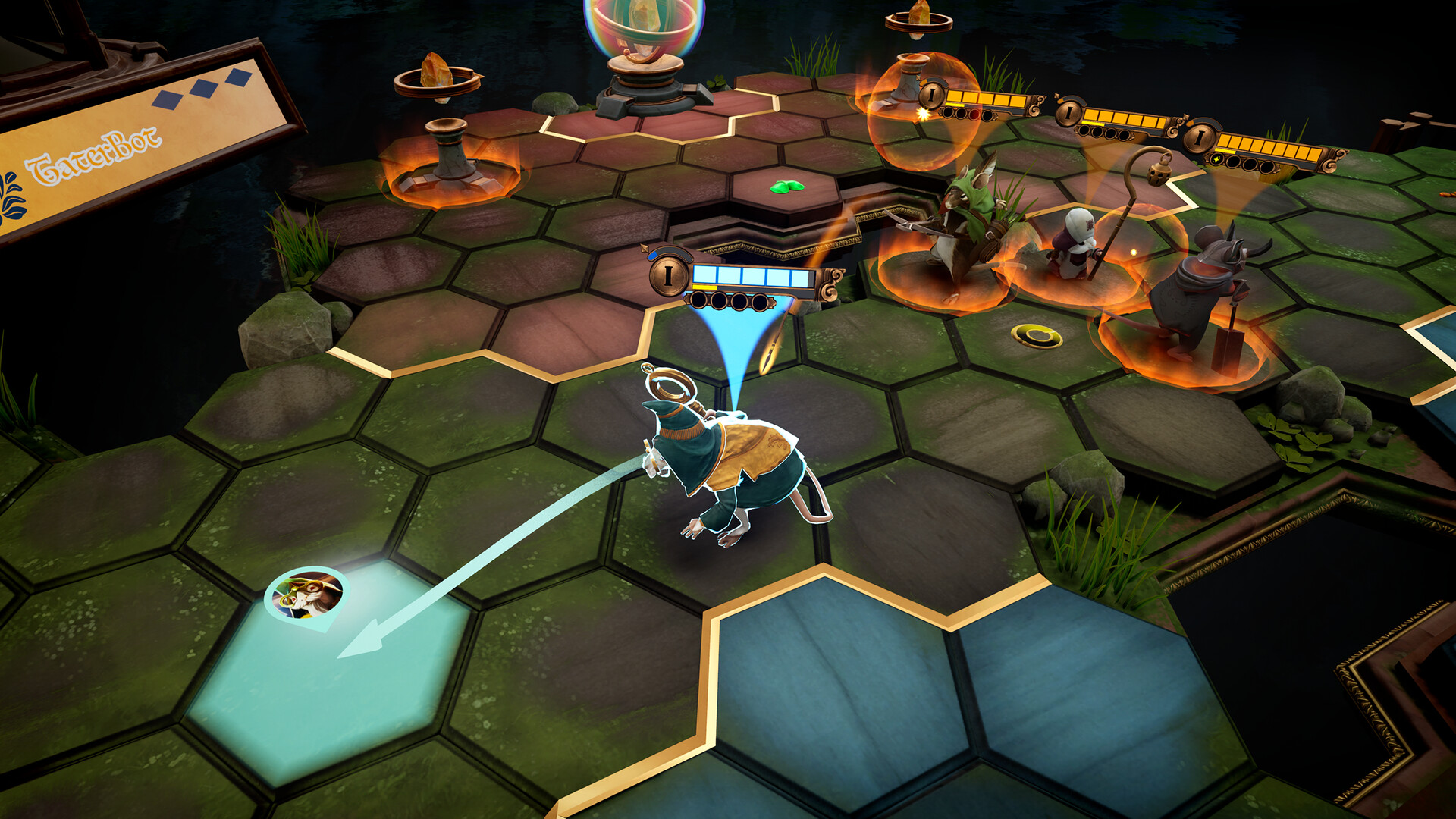Select the middle enemy's "I" rank coin
The image size is (1456, 819).
point(1068,113)
